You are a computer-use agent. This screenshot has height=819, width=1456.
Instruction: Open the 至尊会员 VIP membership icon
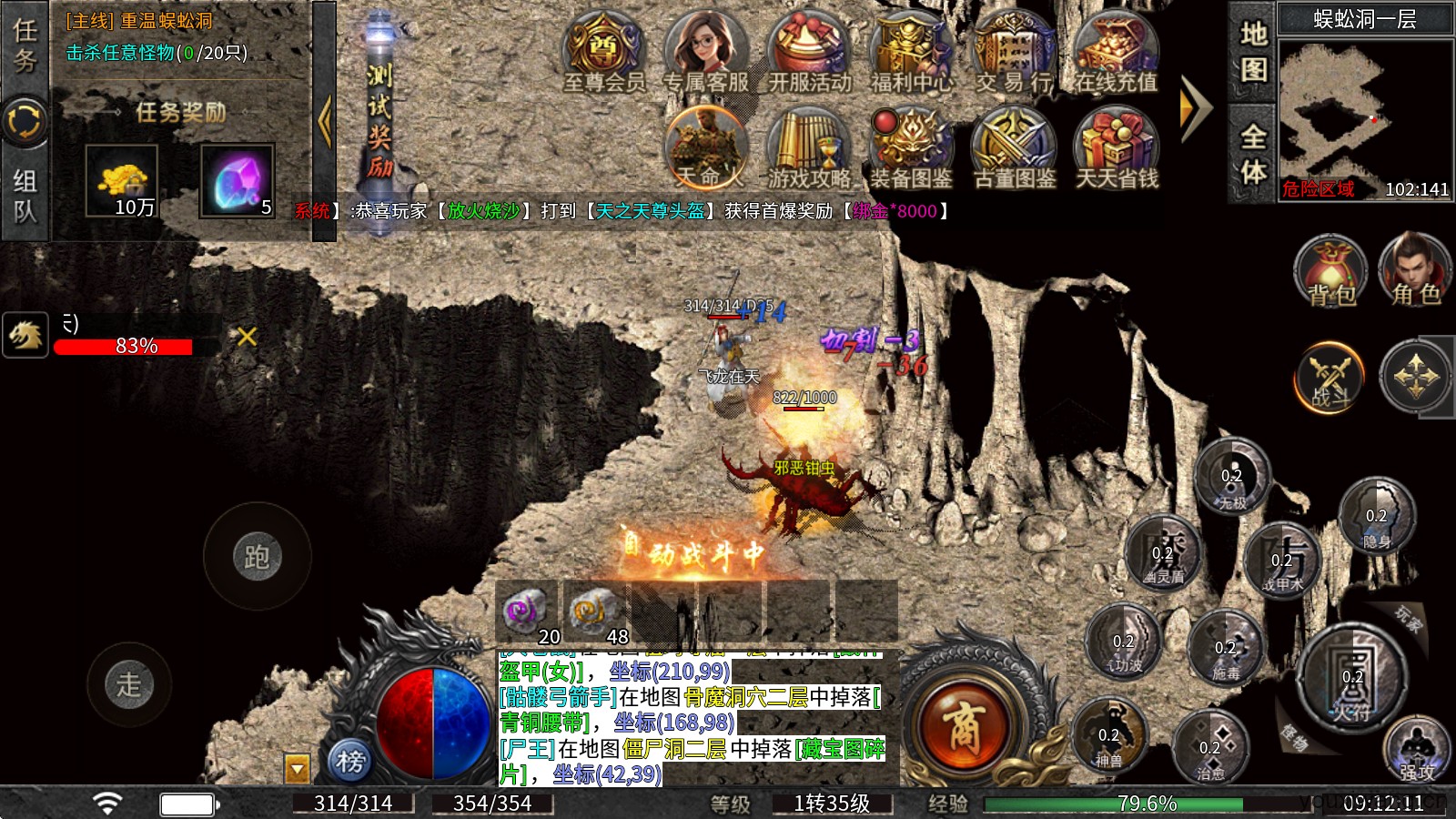click(604, 53)
